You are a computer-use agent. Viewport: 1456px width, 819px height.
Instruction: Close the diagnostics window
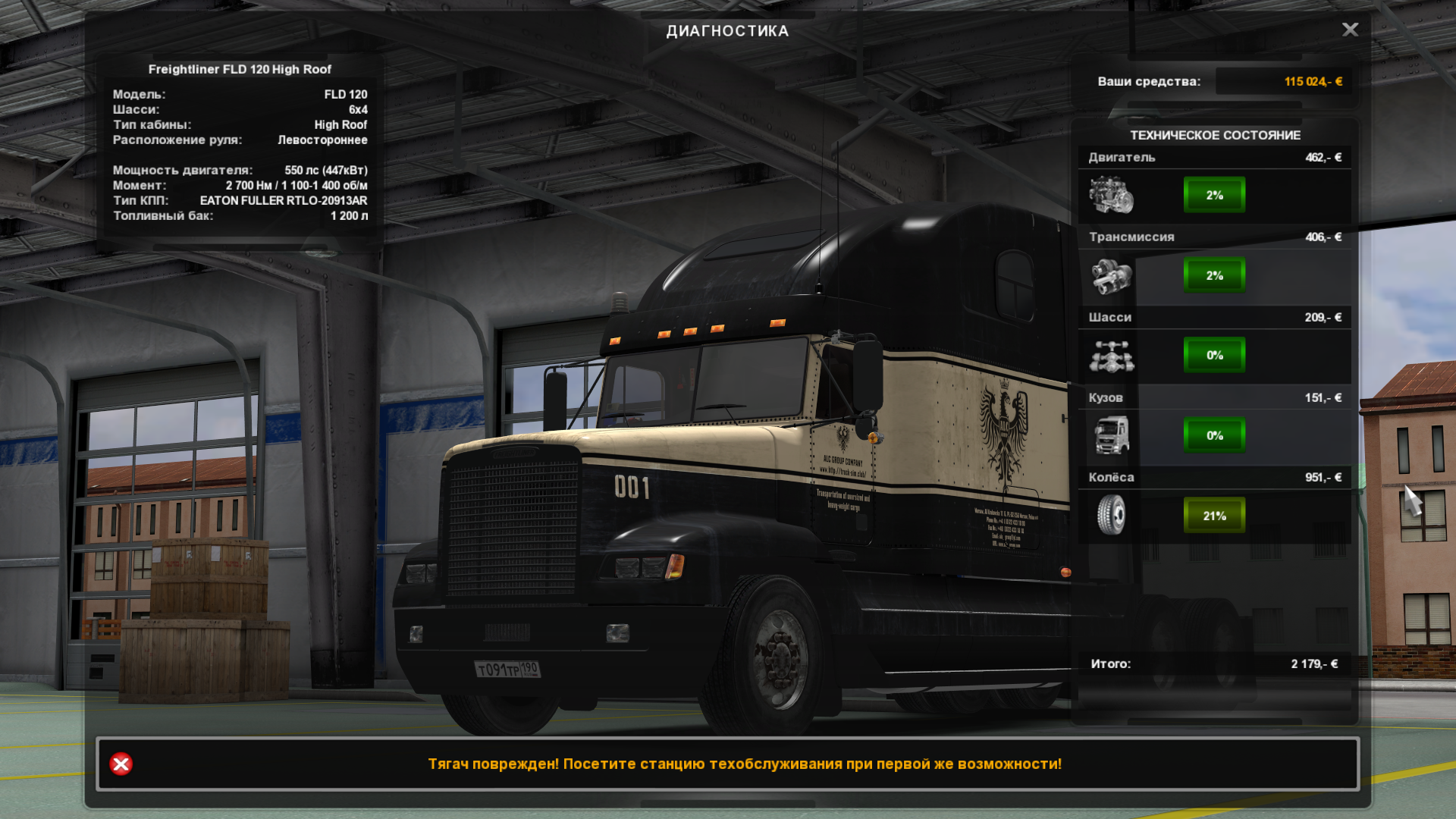(x=1350, y=30)
